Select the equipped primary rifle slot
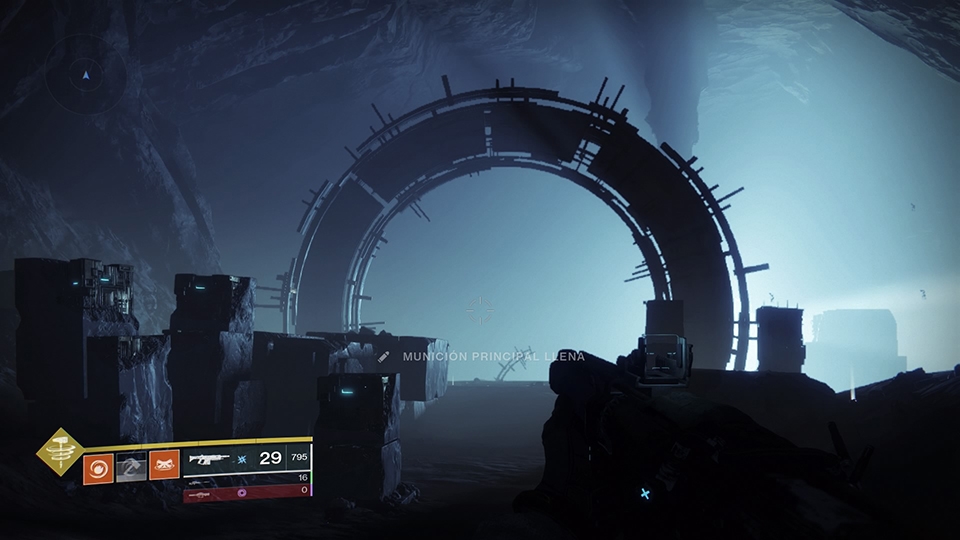960x540 pixels. (247, 458)
